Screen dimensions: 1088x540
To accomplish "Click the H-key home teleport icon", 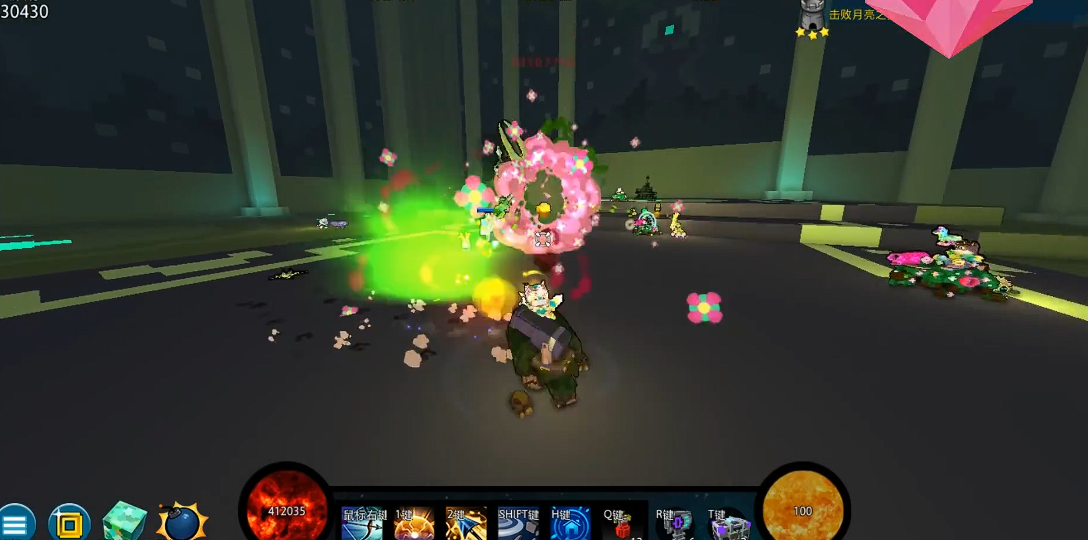I will [571, 525].
